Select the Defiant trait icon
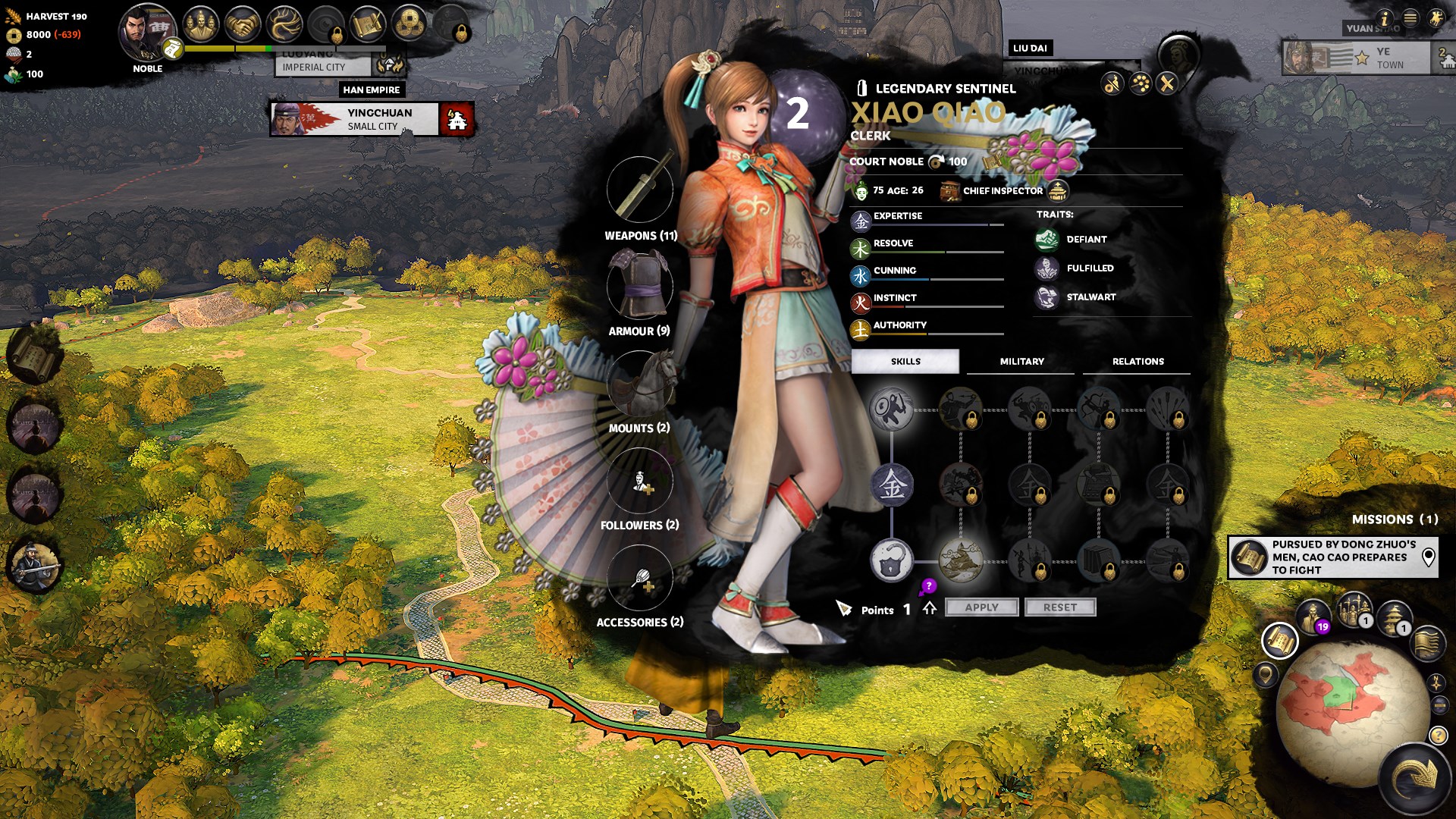Image resolution: width=1456 pixels, height=819 pixels. click(1047, 240)
